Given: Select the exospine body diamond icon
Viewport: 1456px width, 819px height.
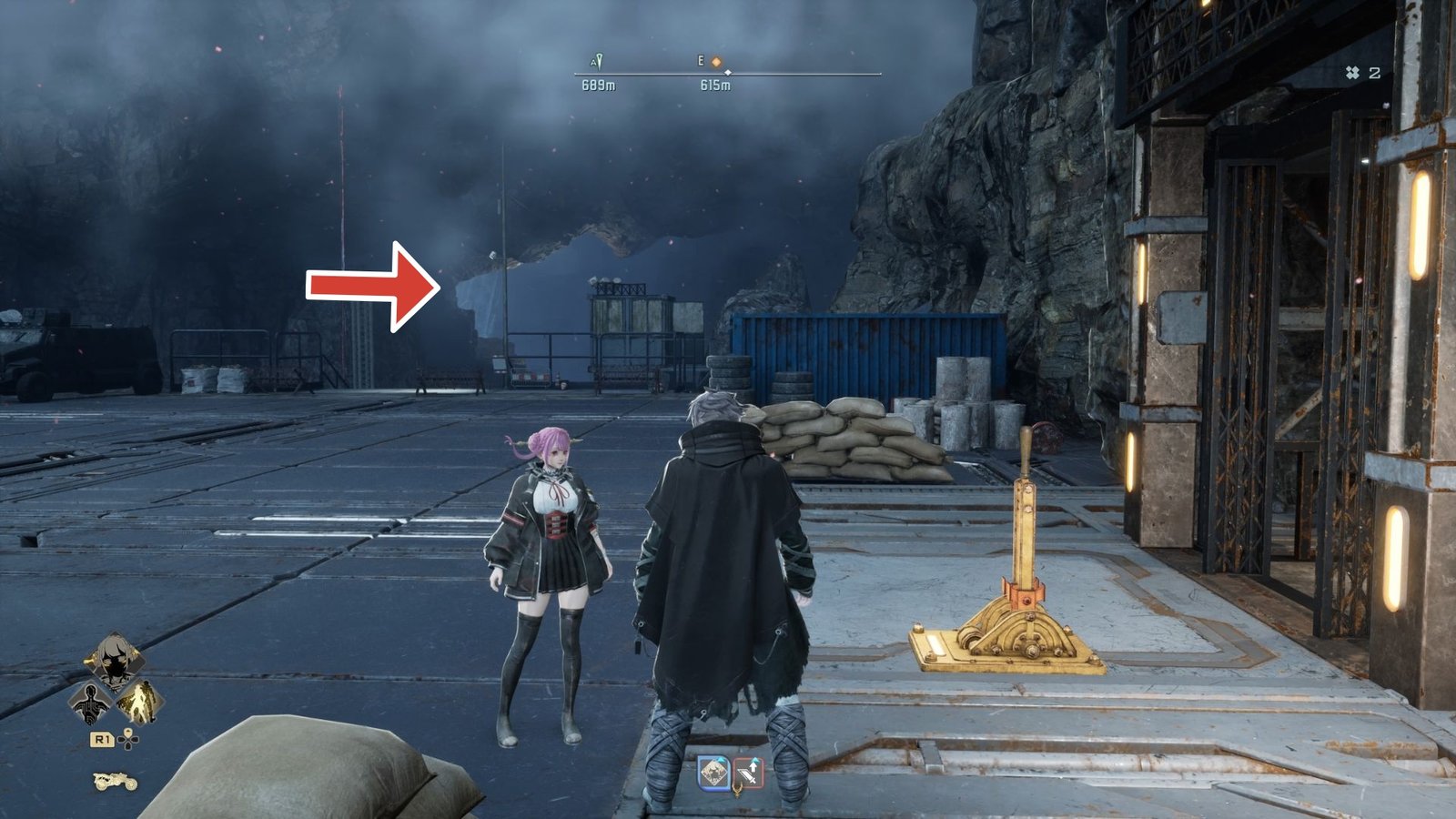Looking at the screenshot, I should click(90, 703).
